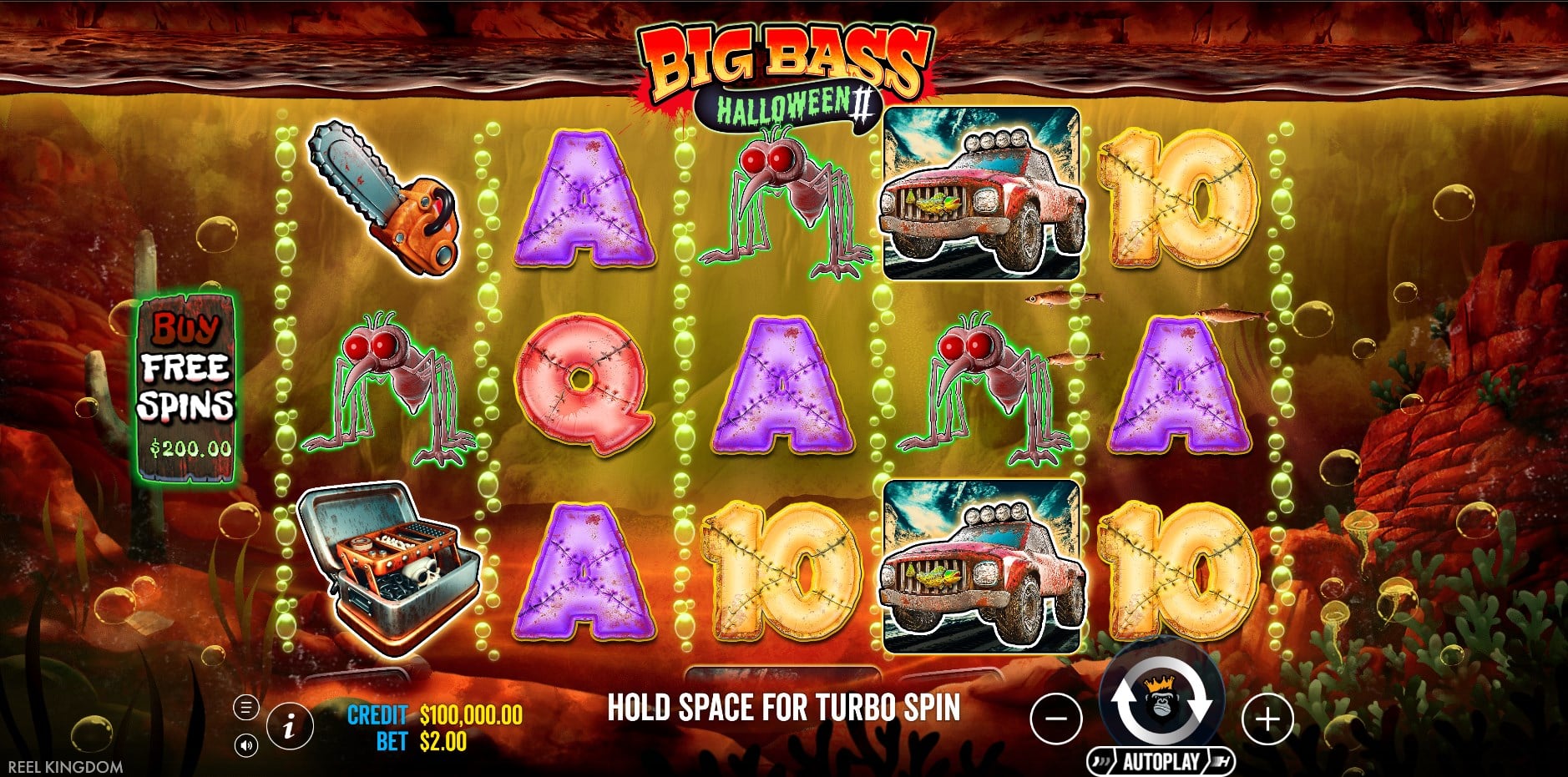
Task: Open the Autoplay settings
Action: click(x=1160, y=761)
